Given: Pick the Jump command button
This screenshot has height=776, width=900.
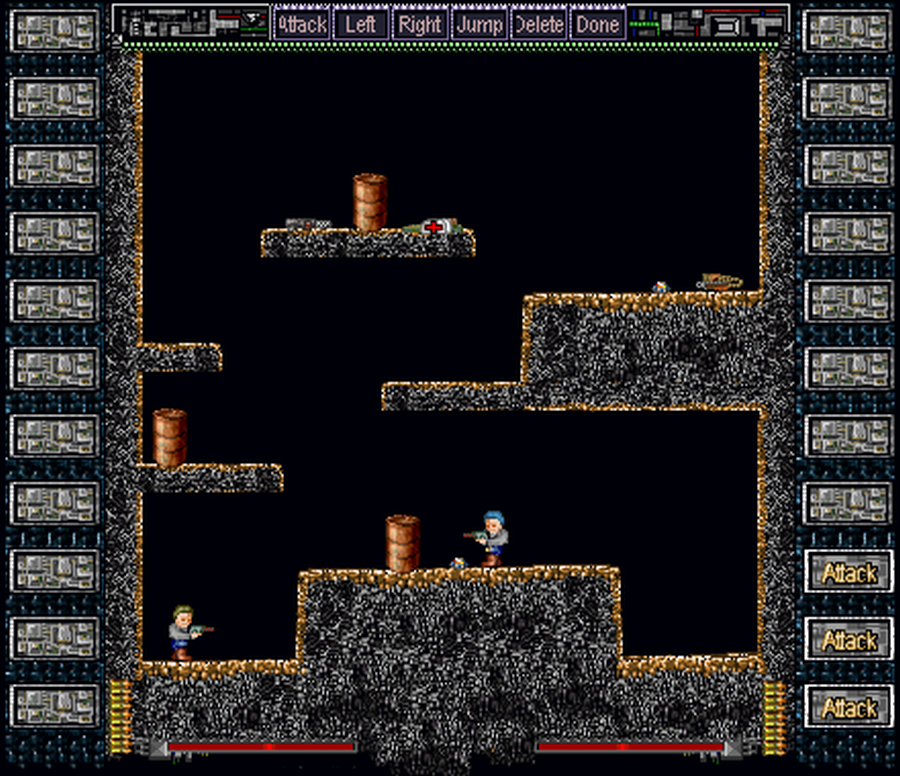Looking at the screenshot, I should click(x=479, y=24).
